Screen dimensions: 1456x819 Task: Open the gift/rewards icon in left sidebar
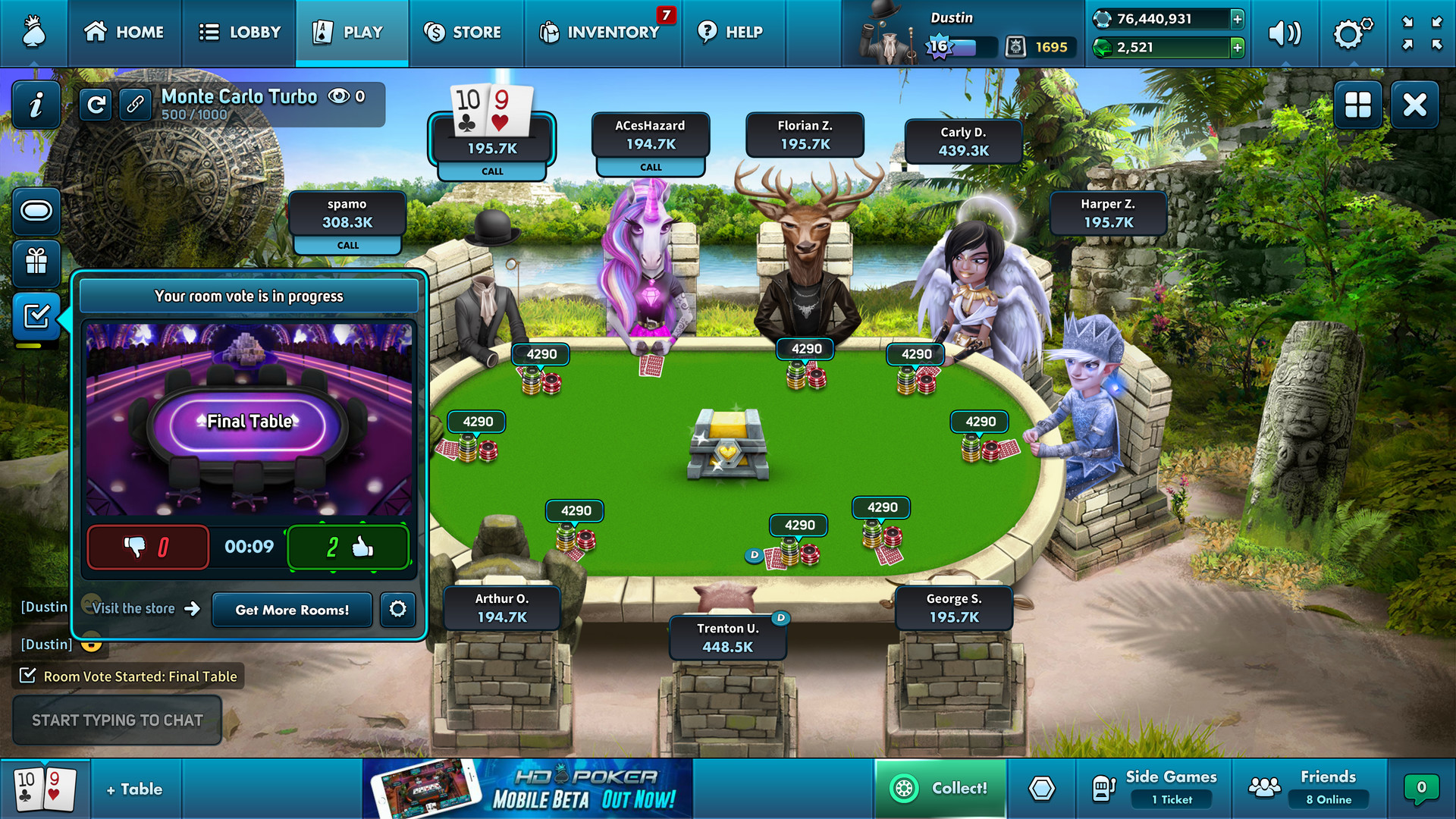click(x=35, y=265)
